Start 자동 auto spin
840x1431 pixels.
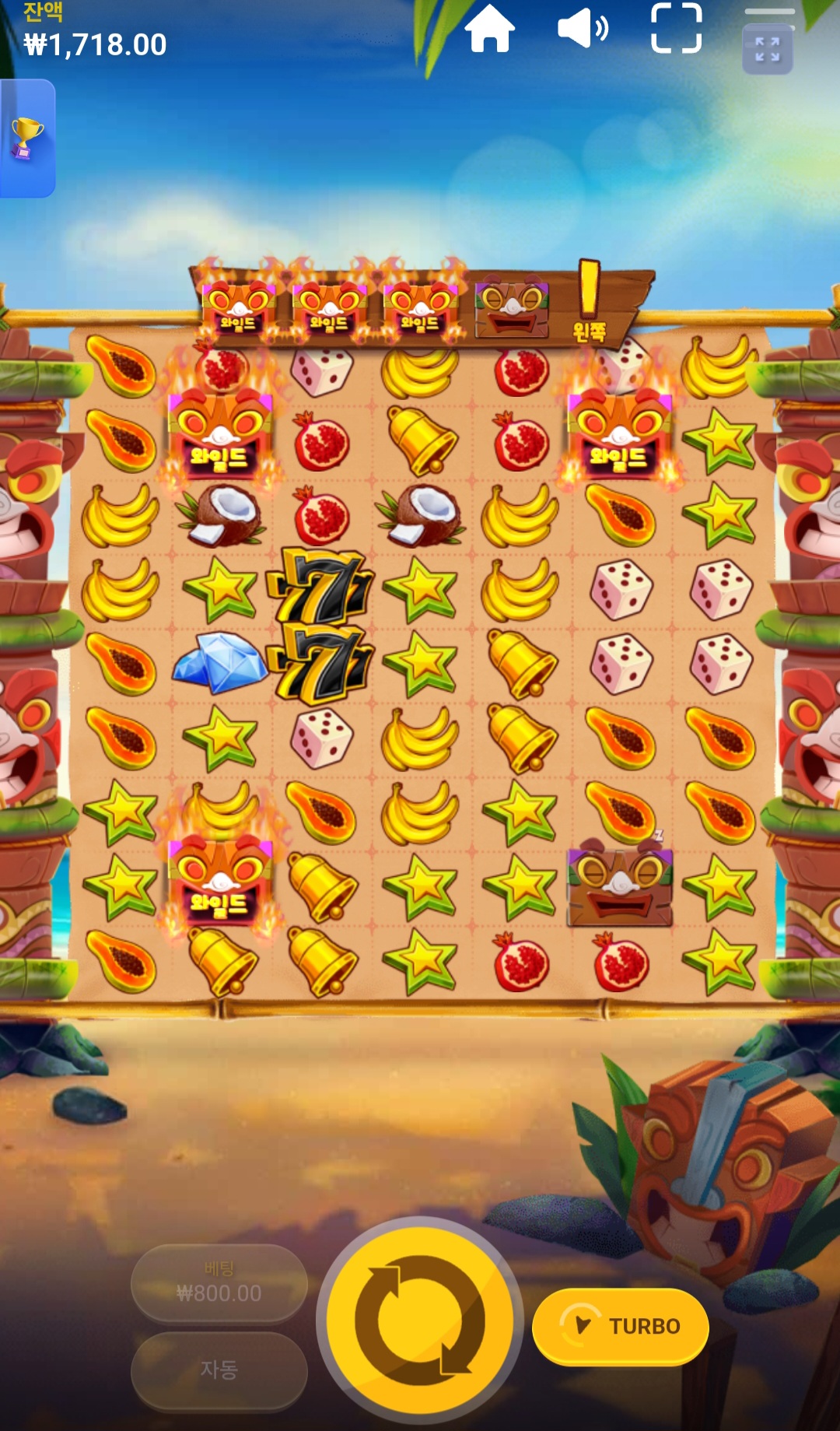click(x=219, y=1370)
